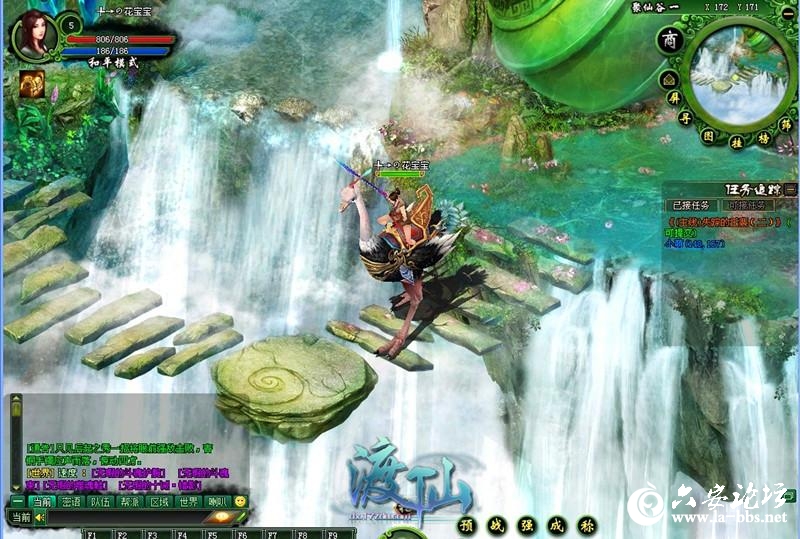The height and width of the screenshot is (539, 800).
Task: Switch chat to the 队伍 team tab
Action: pyautogui.click(x=100, y=501)
